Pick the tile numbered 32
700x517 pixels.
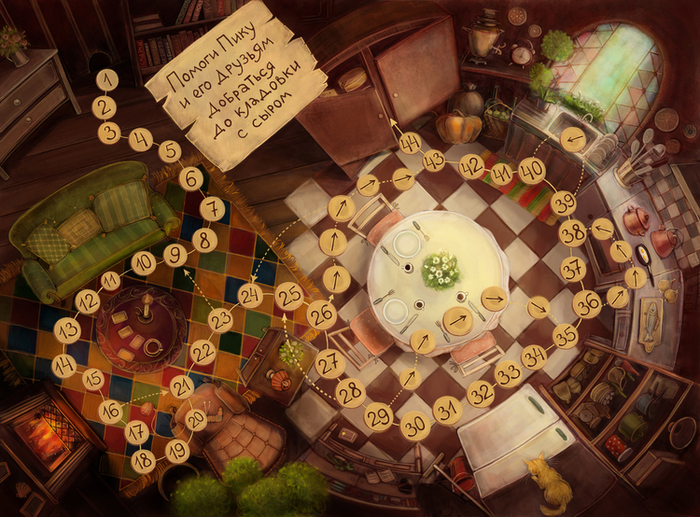(481, 393)
